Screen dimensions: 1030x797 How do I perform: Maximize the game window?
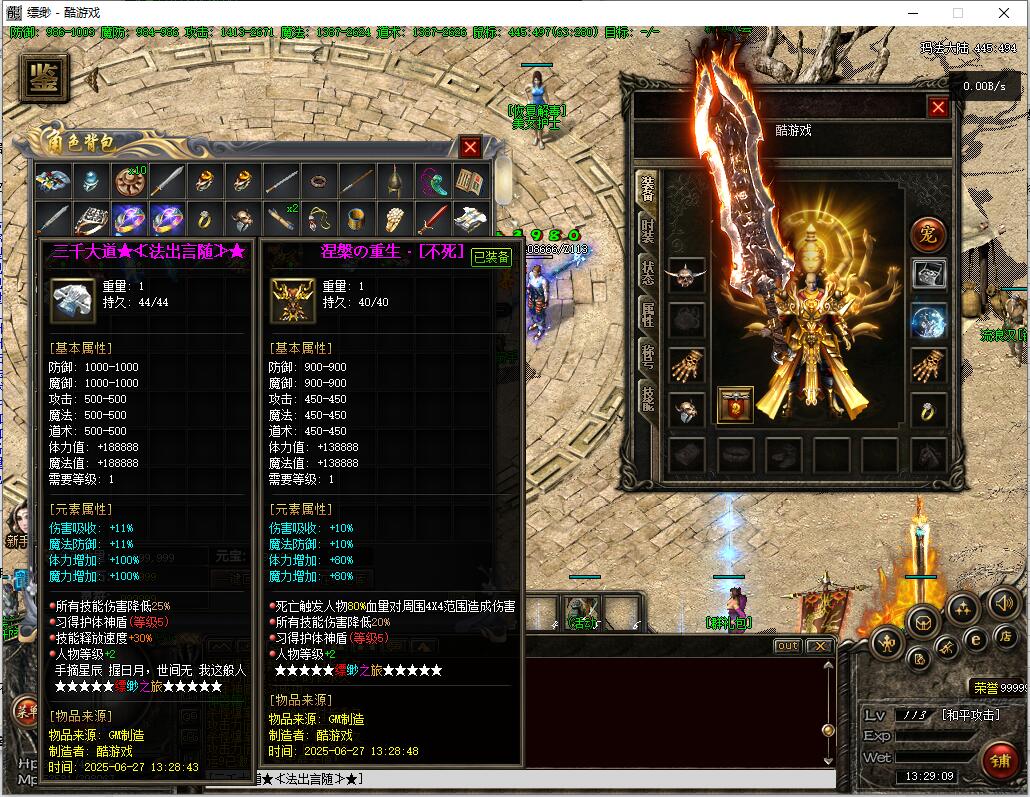[957, 13]
